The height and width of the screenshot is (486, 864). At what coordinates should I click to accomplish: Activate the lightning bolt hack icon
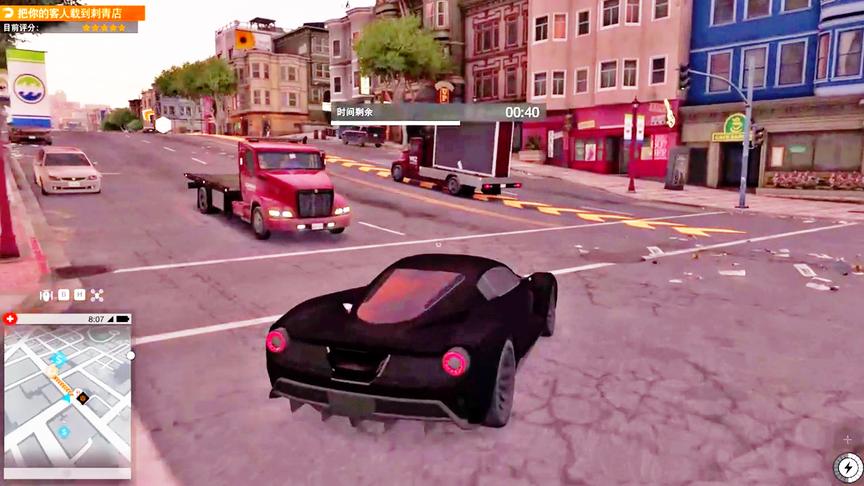tap(848, 467)
